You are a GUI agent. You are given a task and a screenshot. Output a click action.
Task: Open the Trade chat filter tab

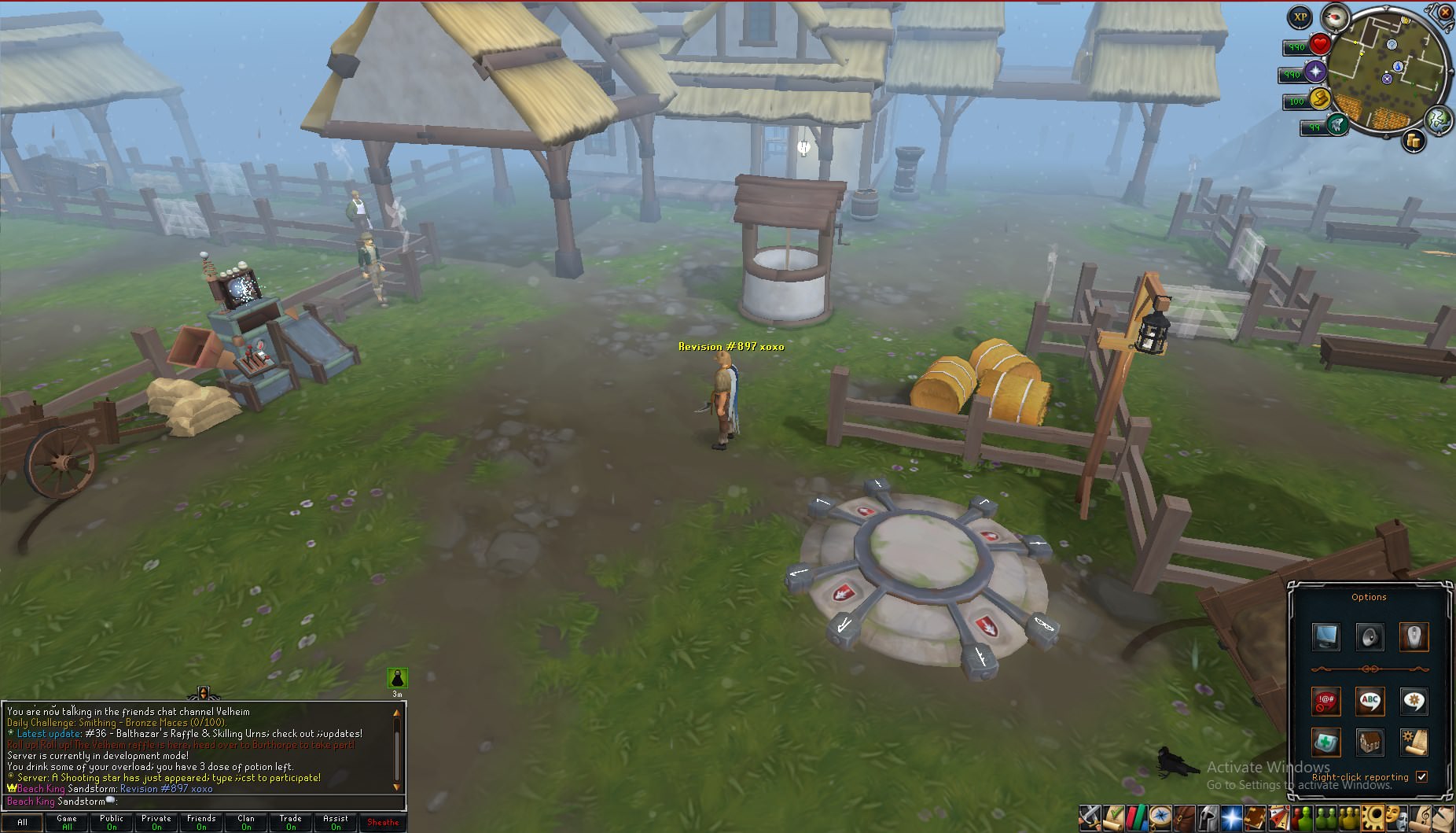click(x=291, y=822)
